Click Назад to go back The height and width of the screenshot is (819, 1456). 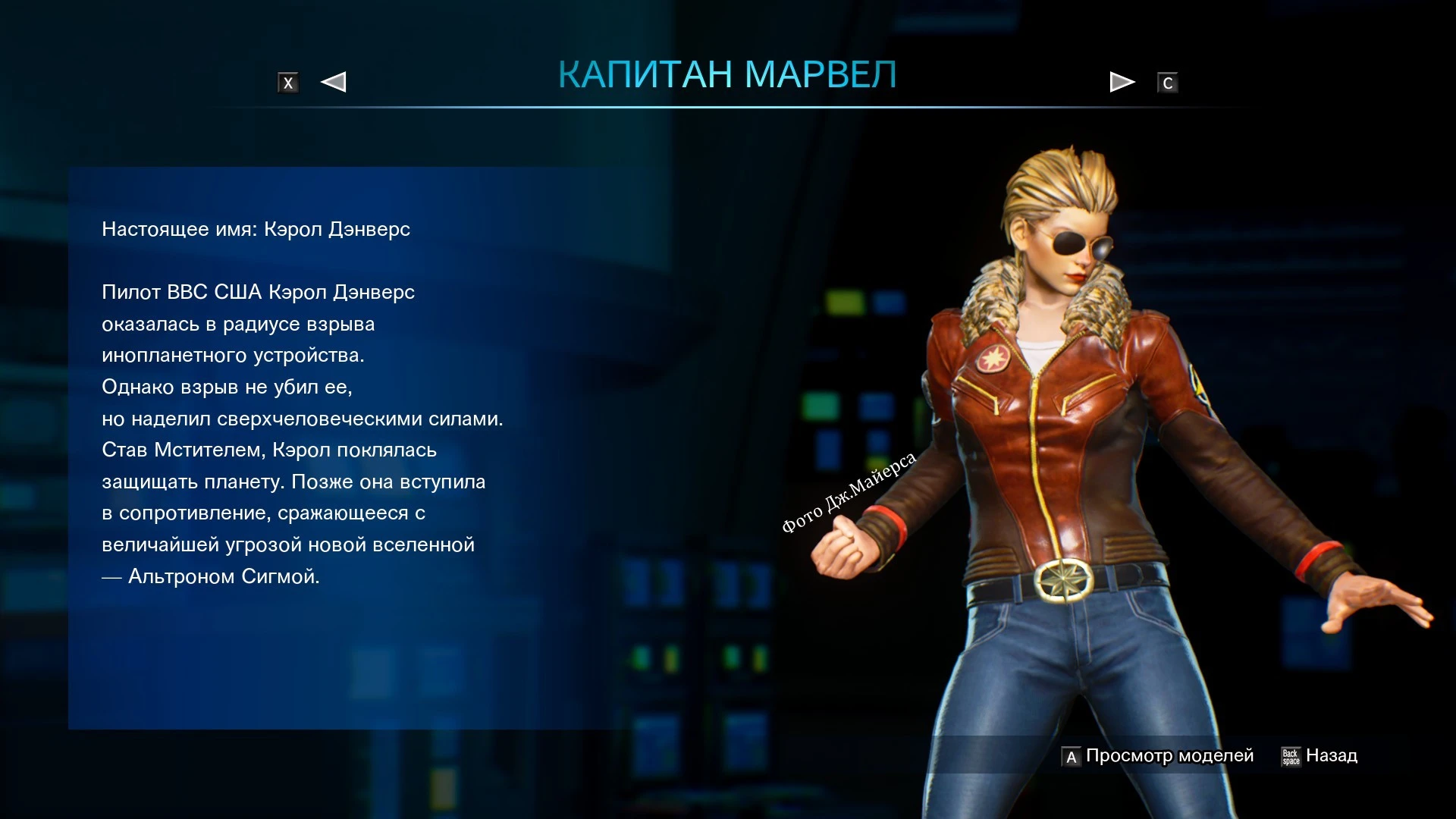point(1332,755)
